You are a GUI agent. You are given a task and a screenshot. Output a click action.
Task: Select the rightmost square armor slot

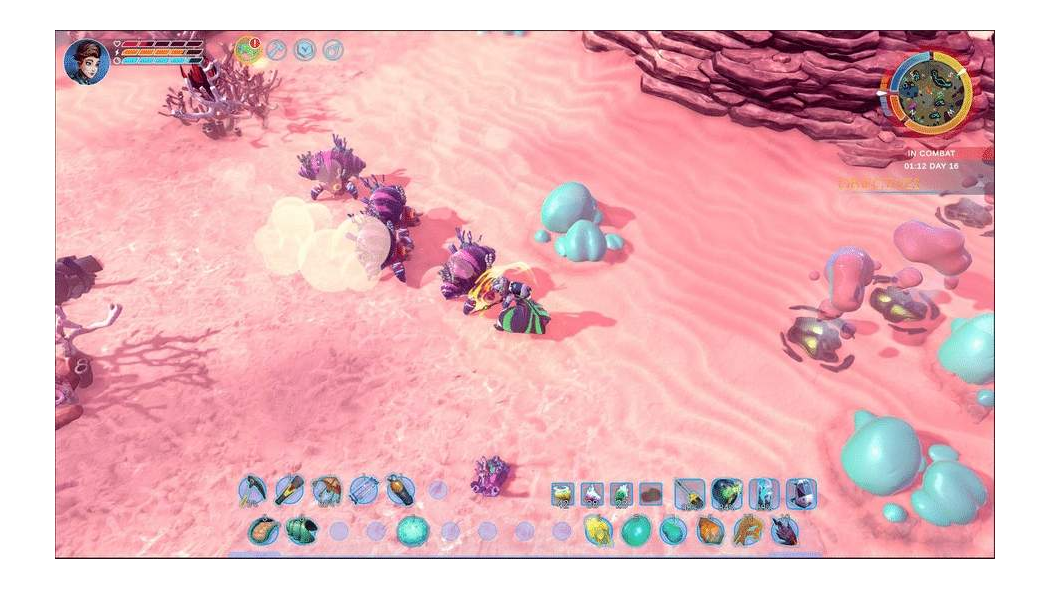coord(801,493)
